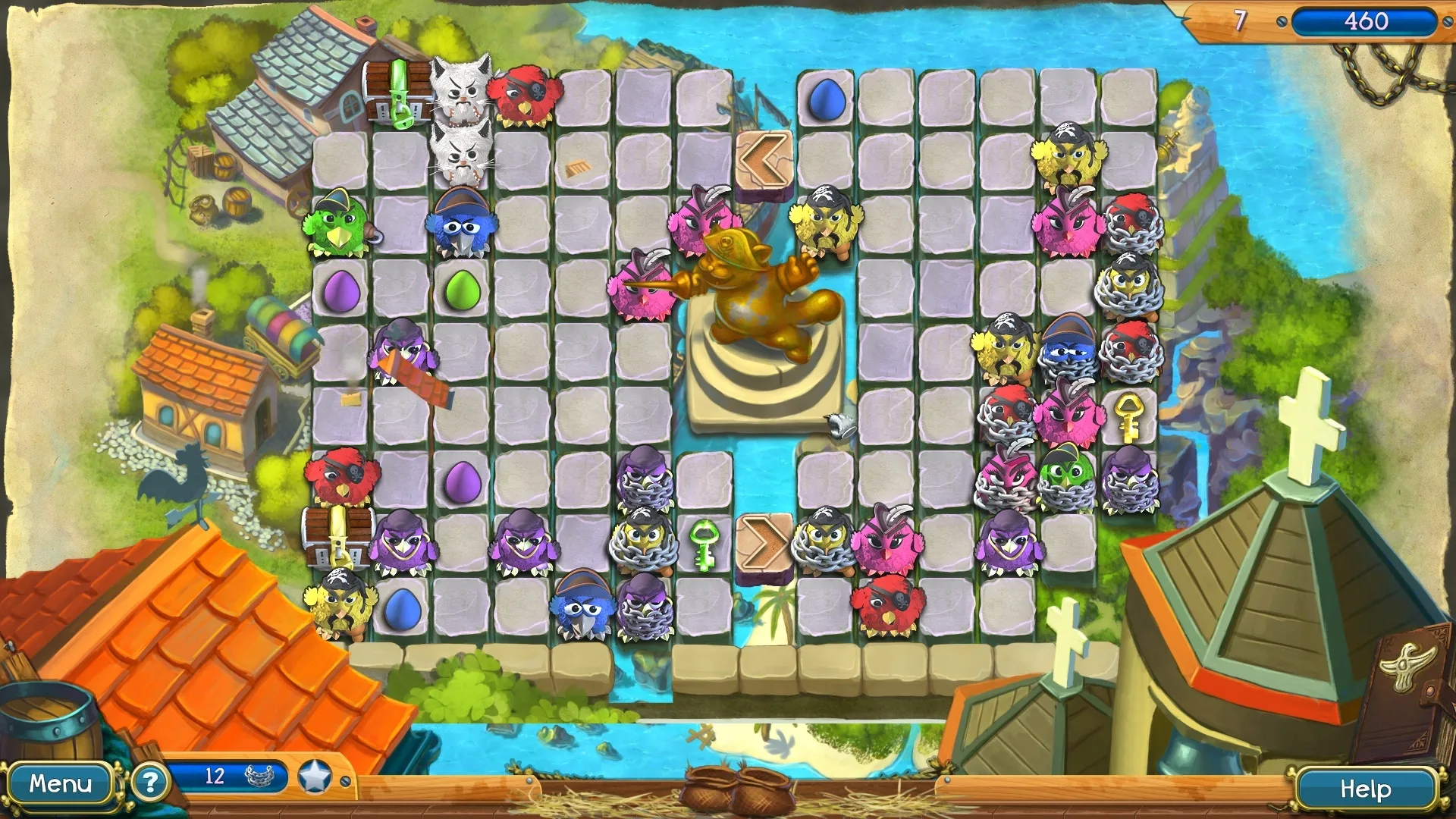Viewport: 1456px width, 819px height.
Task: Open the treasure chest with green lock
Action: pos(400,95)
